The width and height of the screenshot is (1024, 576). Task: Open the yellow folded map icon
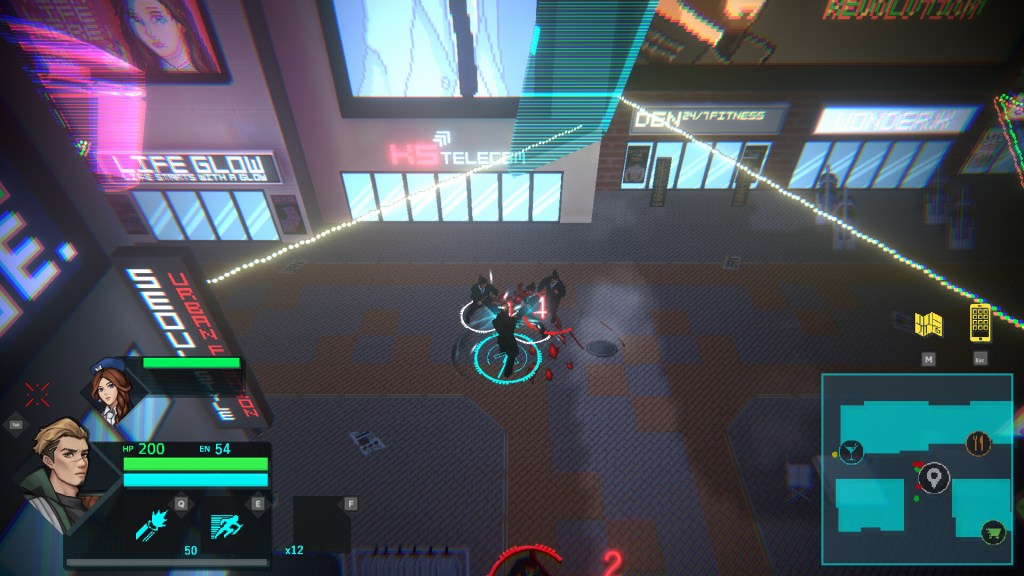point(929,324)
